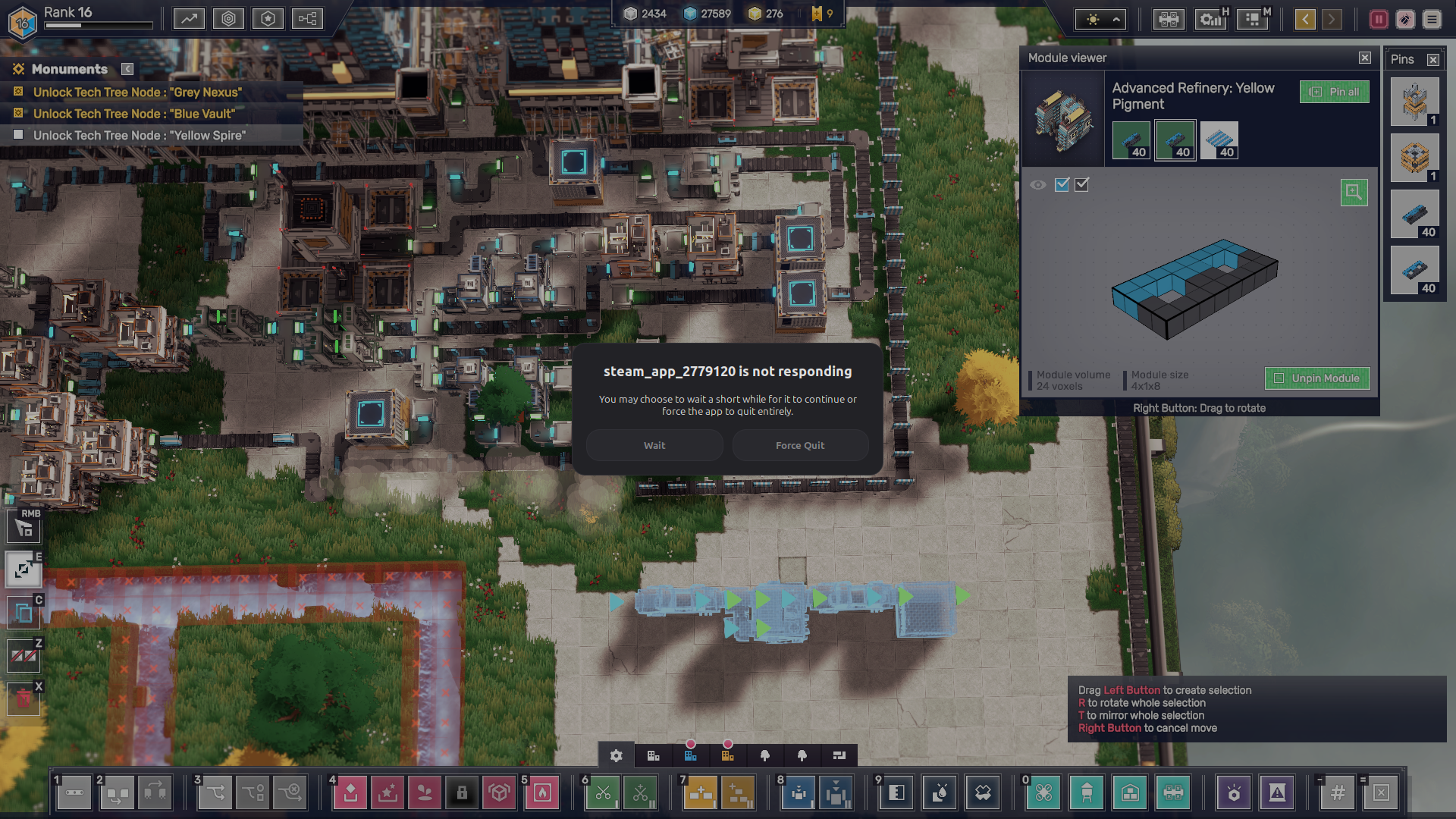Select the "Yellow Spire" tech node objective
The height and width of the screenshot is (819, 1456).
140,135
